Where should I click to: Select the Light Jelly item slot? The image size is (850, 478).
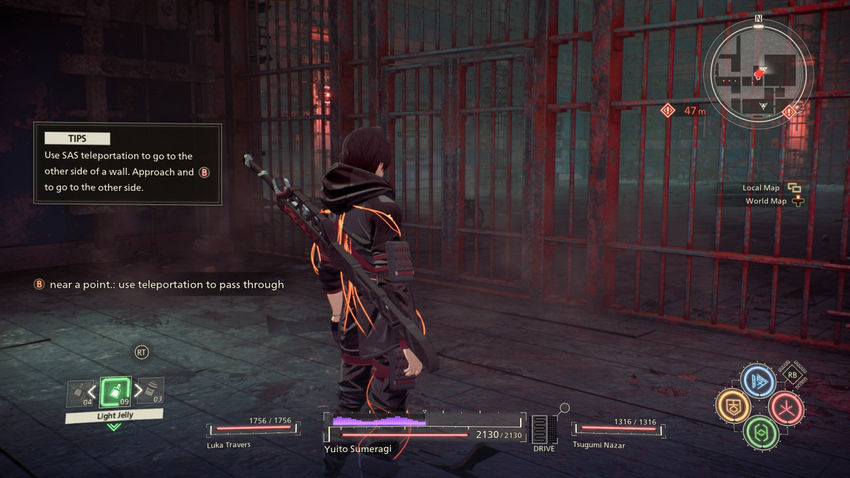115,390
